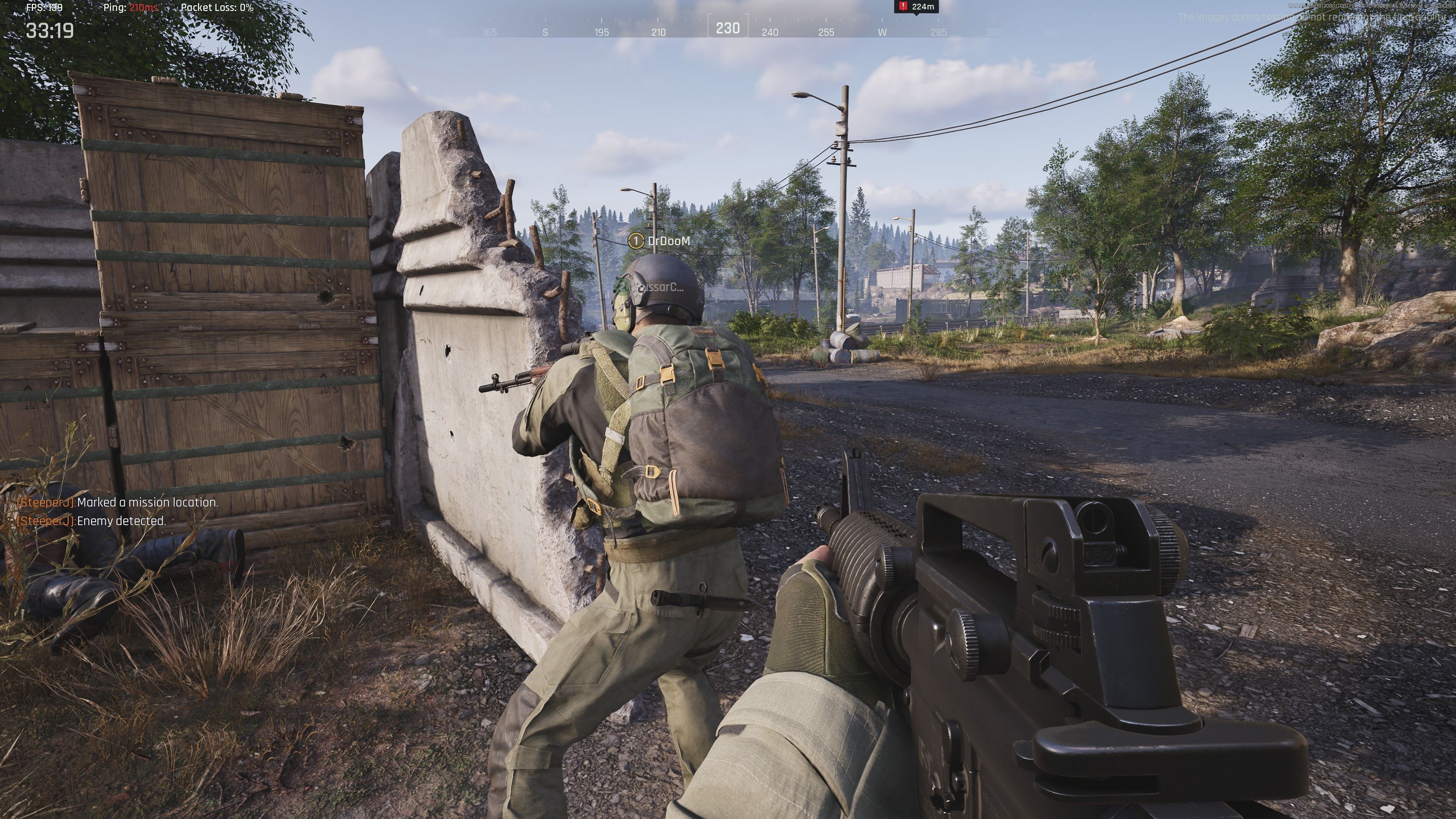Image resolution: width=1456 pixels, height=819 pixels.
Task: Click the DrDooM squad member tag
Action: pyautogui.click(x=659, y=242)
